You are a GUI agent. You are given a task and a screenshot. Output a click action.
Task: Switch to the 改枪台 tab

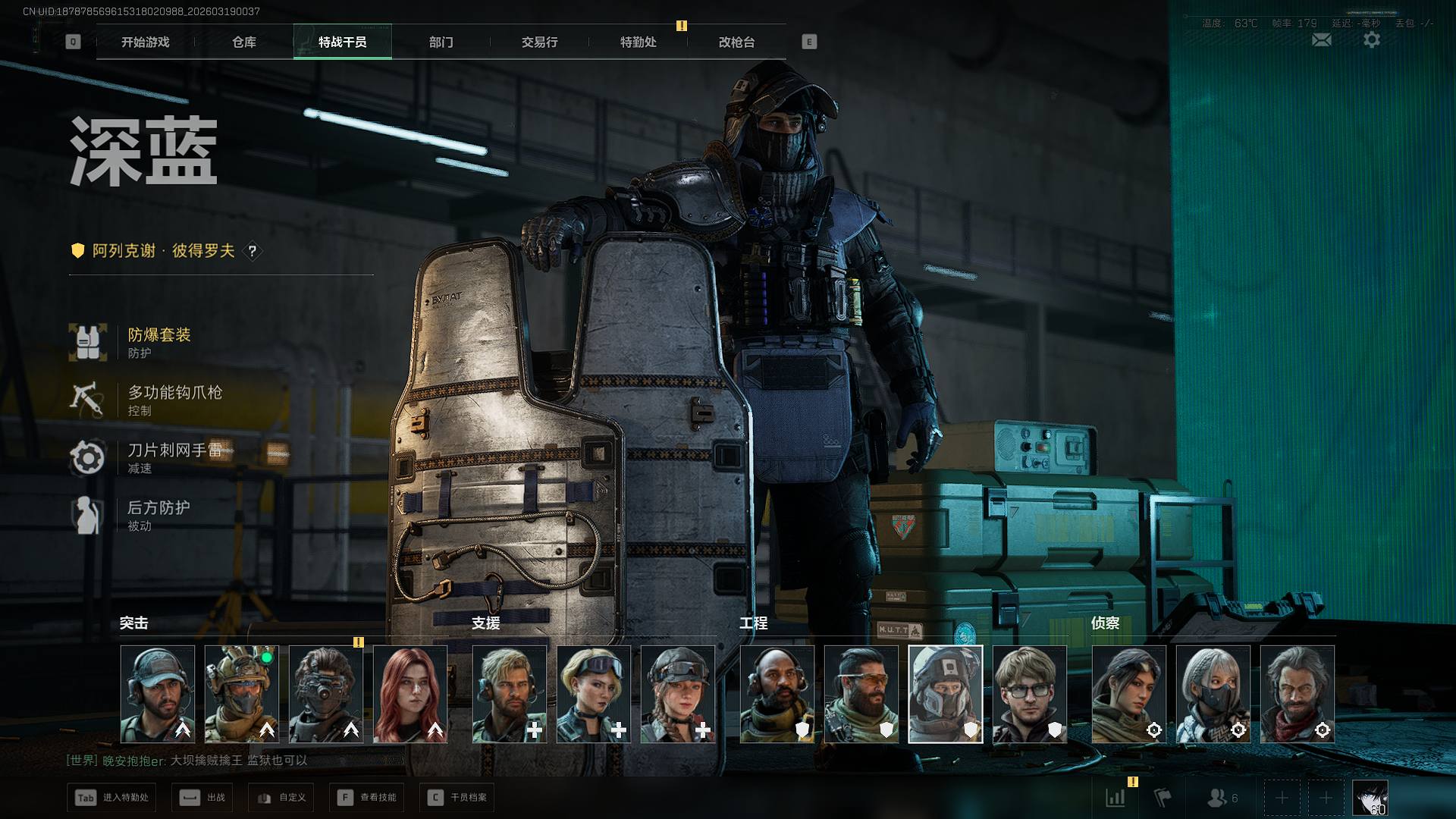[x=736, y=42]
